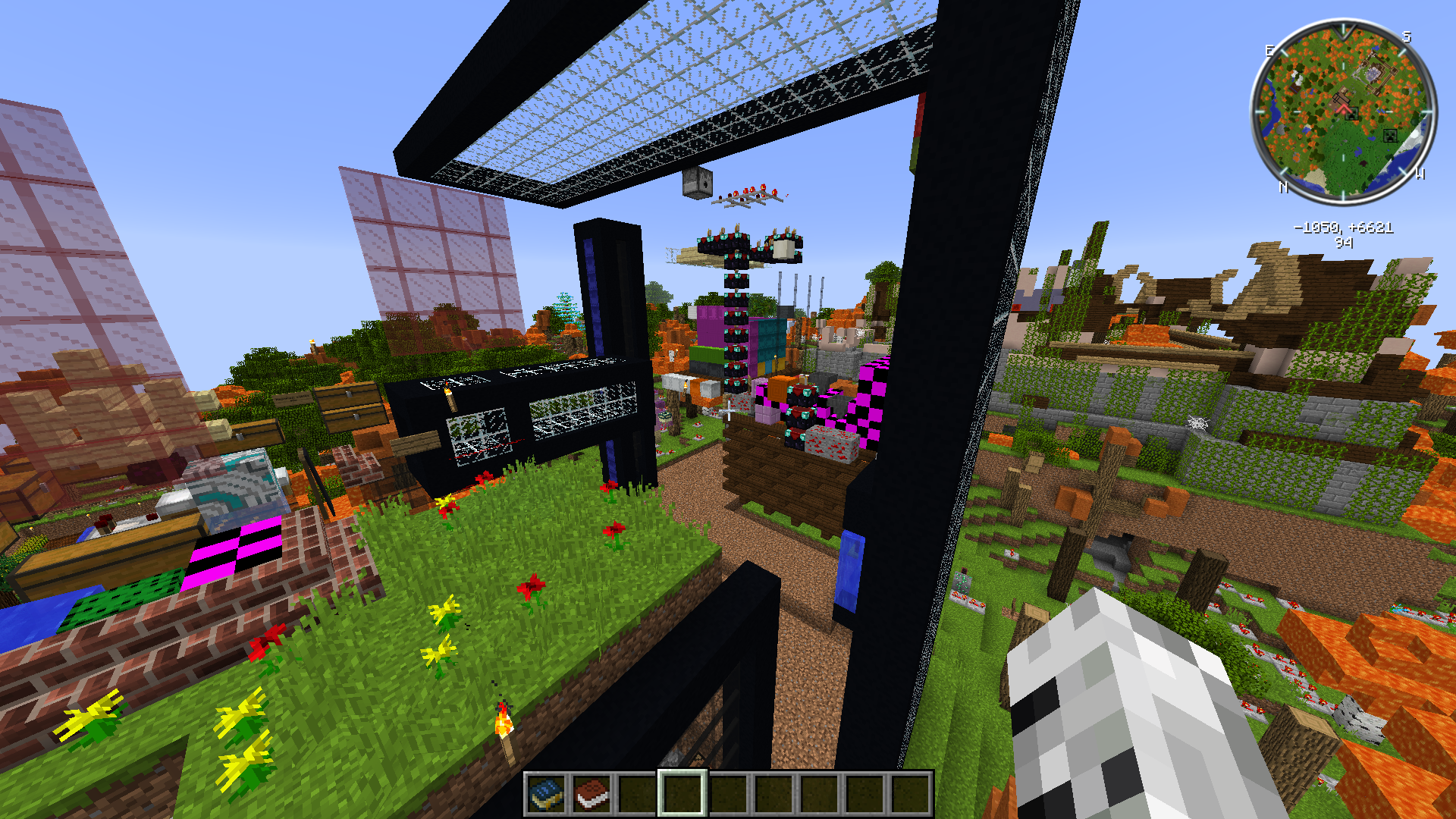Click the E compass marker on the minimap
Viewport: 1456px width, 819px height.
click(1269, 50)
